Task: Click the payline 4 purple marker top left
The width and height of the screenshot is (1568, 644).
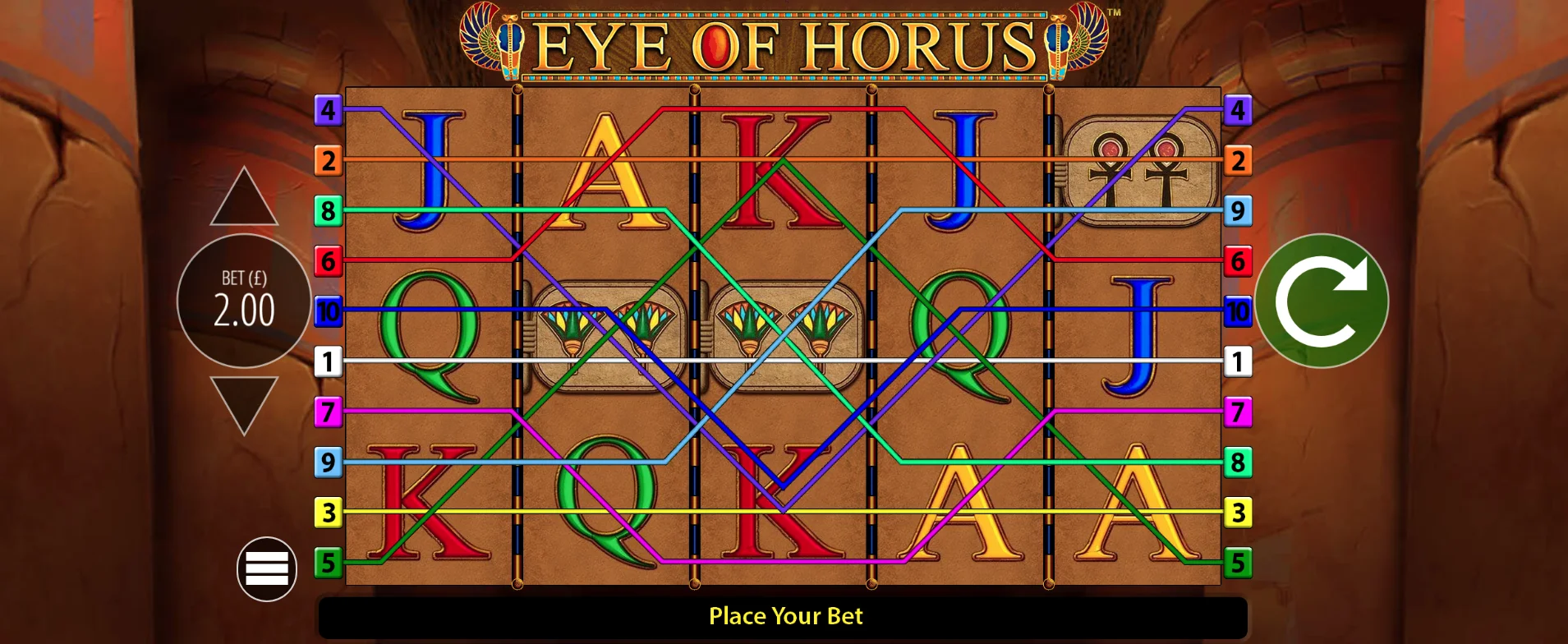Action: (x=329, y=108)
